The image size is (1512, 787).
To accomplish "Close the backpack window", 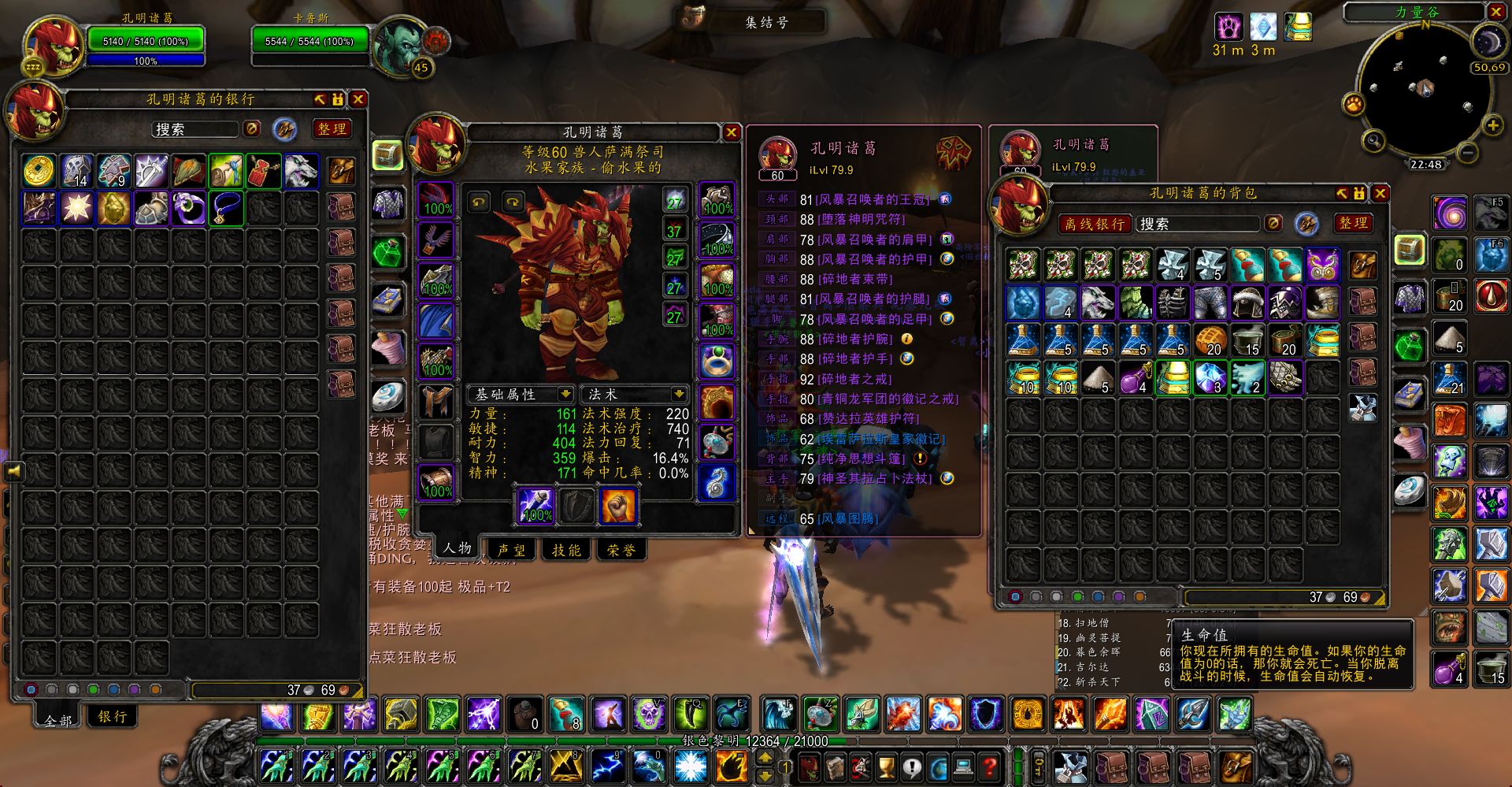I will (1380, 193).
